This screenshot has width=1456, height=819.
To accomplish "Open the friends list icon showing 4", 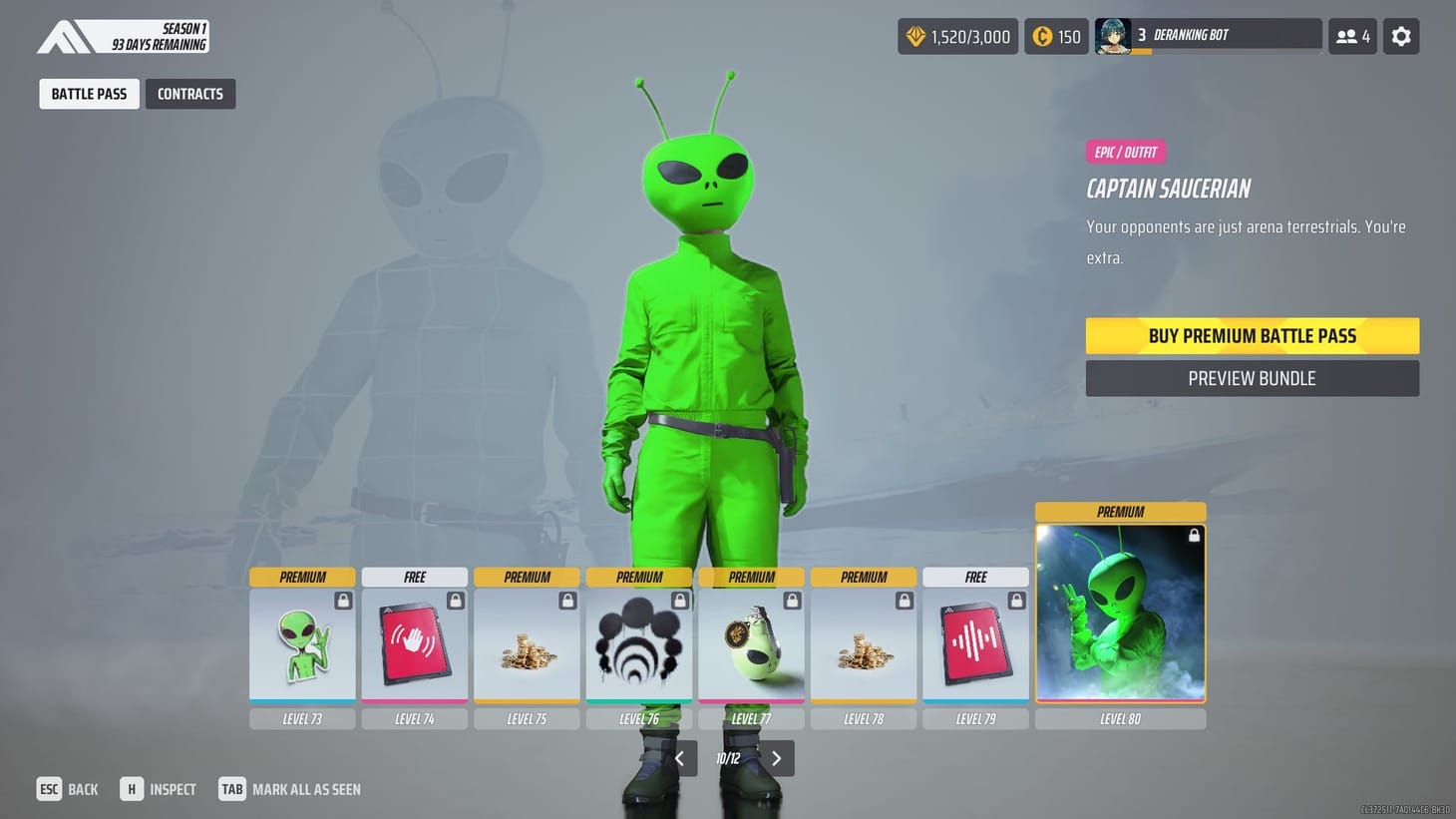I will pos(1352,36).
